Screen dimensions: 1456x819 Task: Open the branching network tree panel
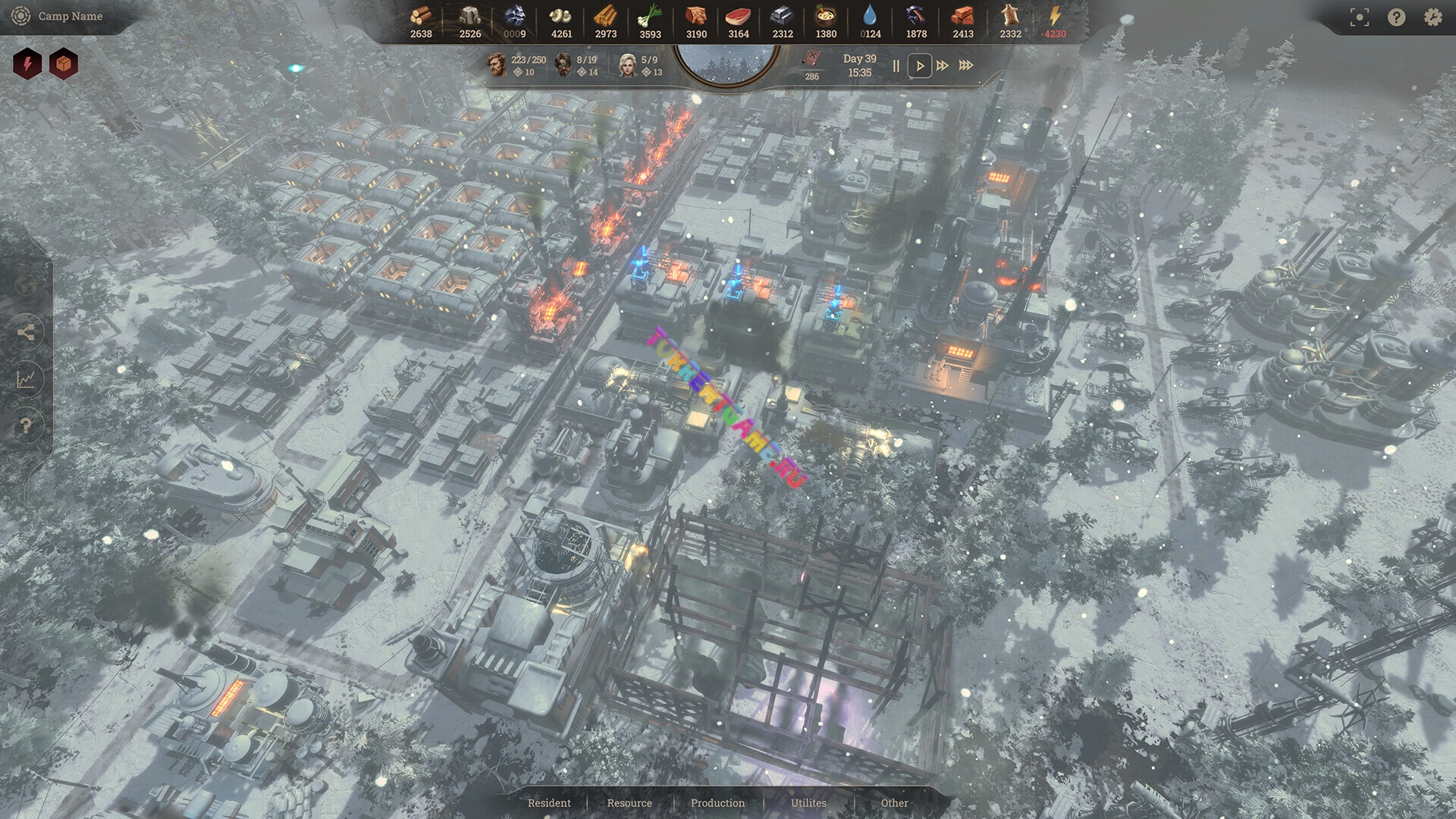tap(26, 332)
